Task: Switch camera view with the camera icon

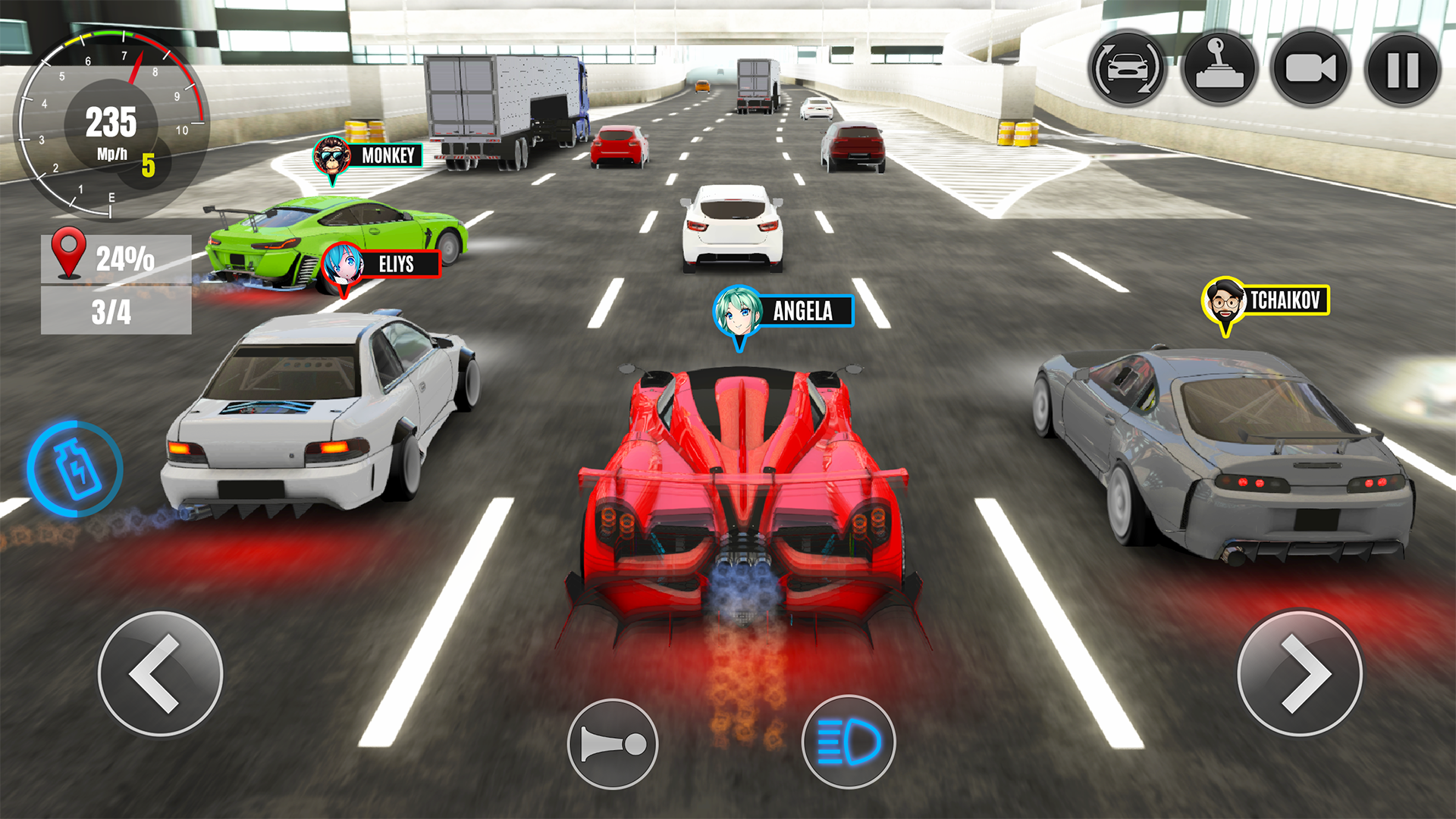Action: point(1309,69)
